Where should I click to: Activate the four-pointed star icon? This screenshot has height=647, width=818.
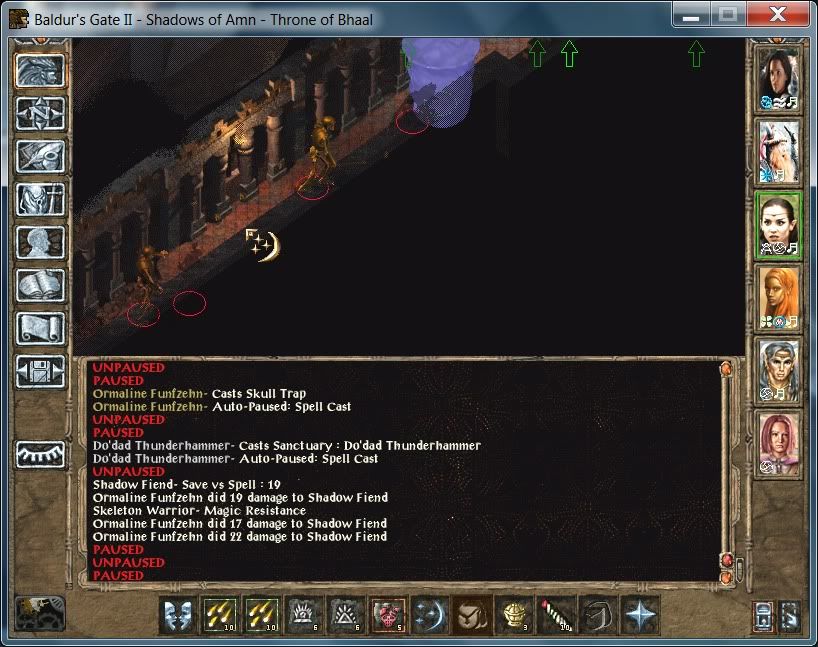639,614
